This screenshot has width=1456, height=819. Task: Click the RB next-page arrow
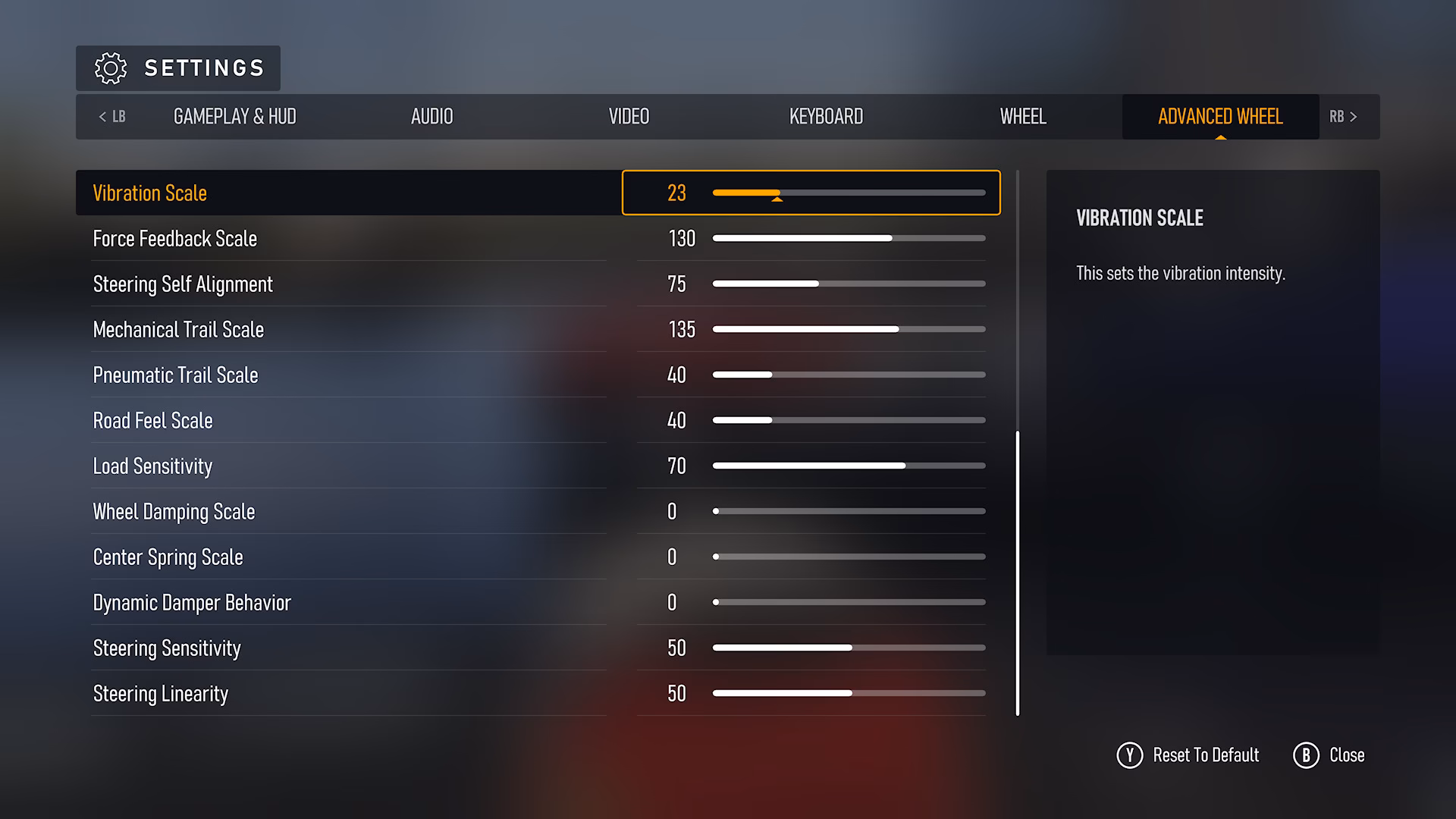point(1342,117)
